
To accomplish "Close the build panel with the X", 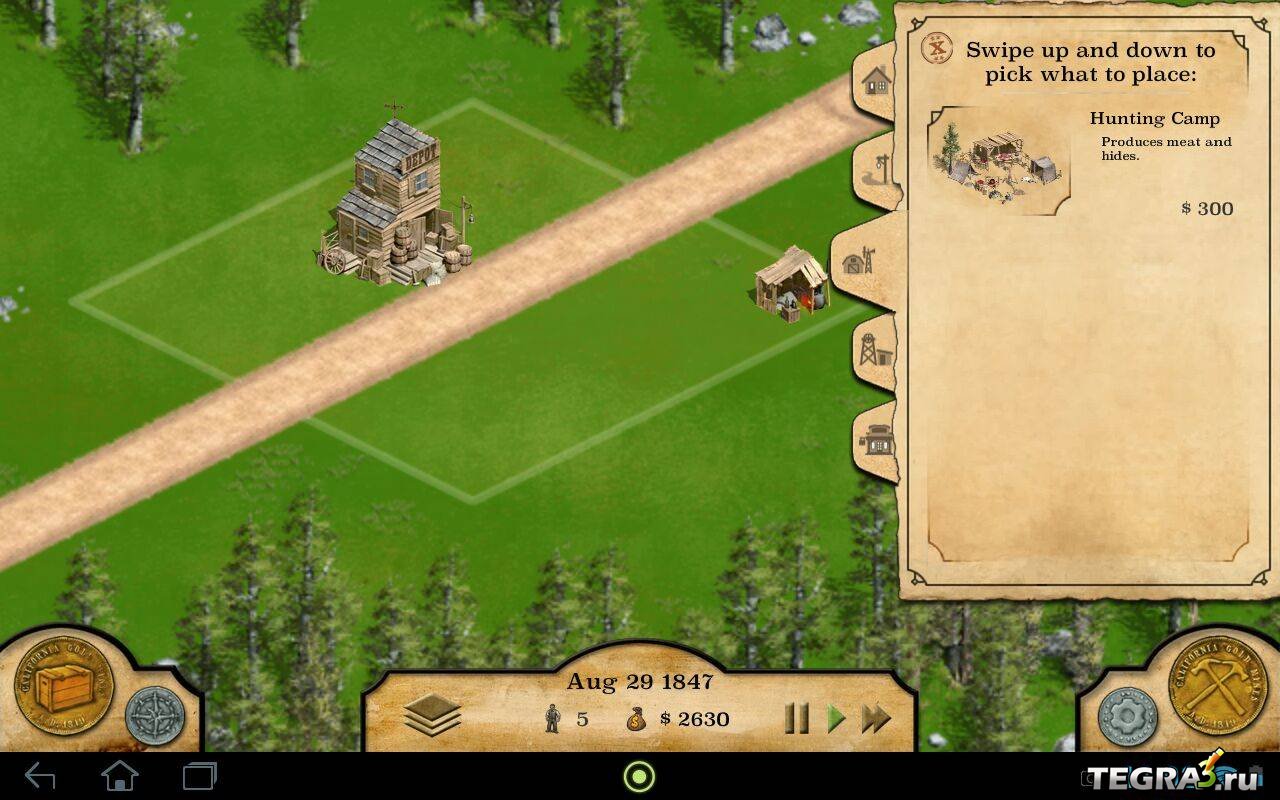I will tap(937, 50).
